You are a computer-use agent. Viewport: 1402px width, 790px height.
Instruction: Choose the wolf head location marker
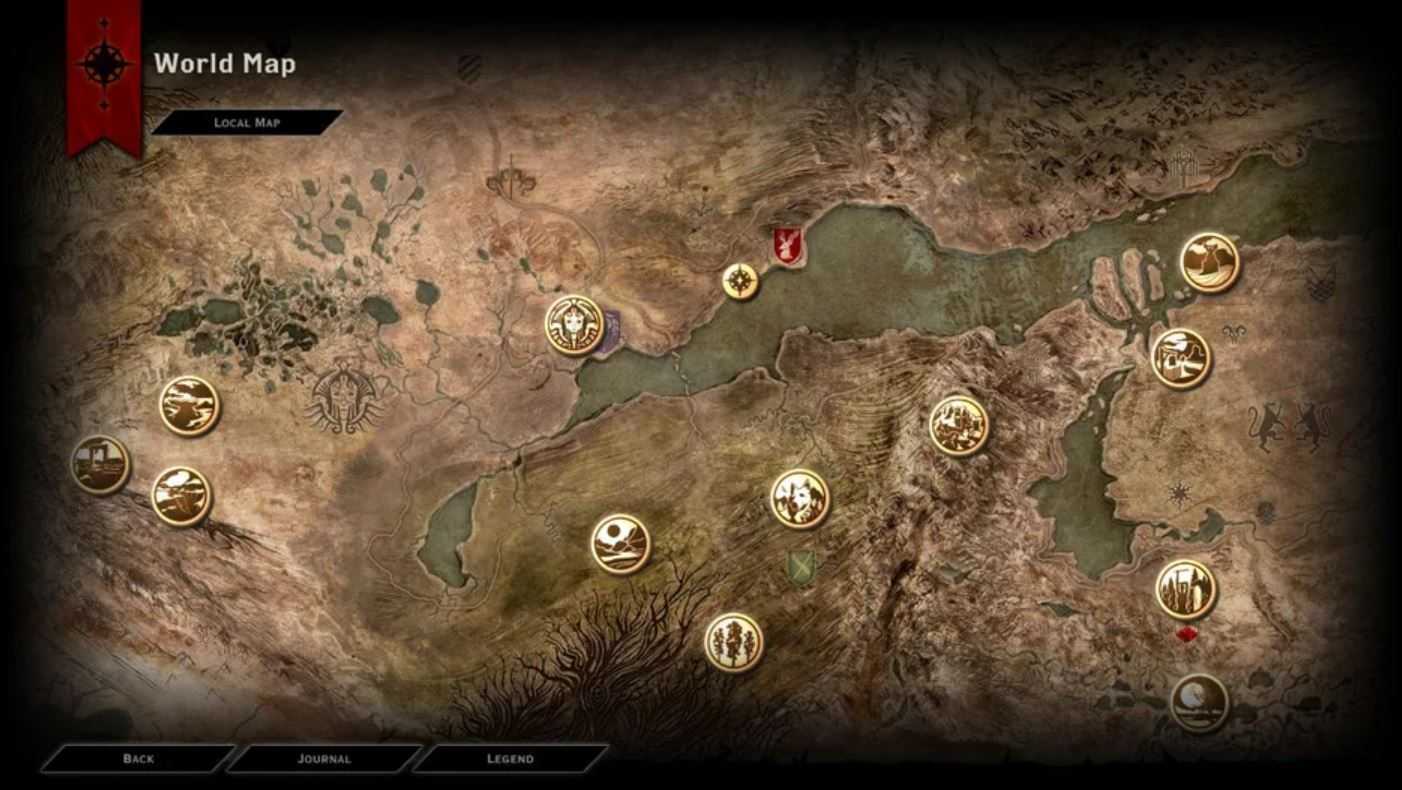pos(799,498)
